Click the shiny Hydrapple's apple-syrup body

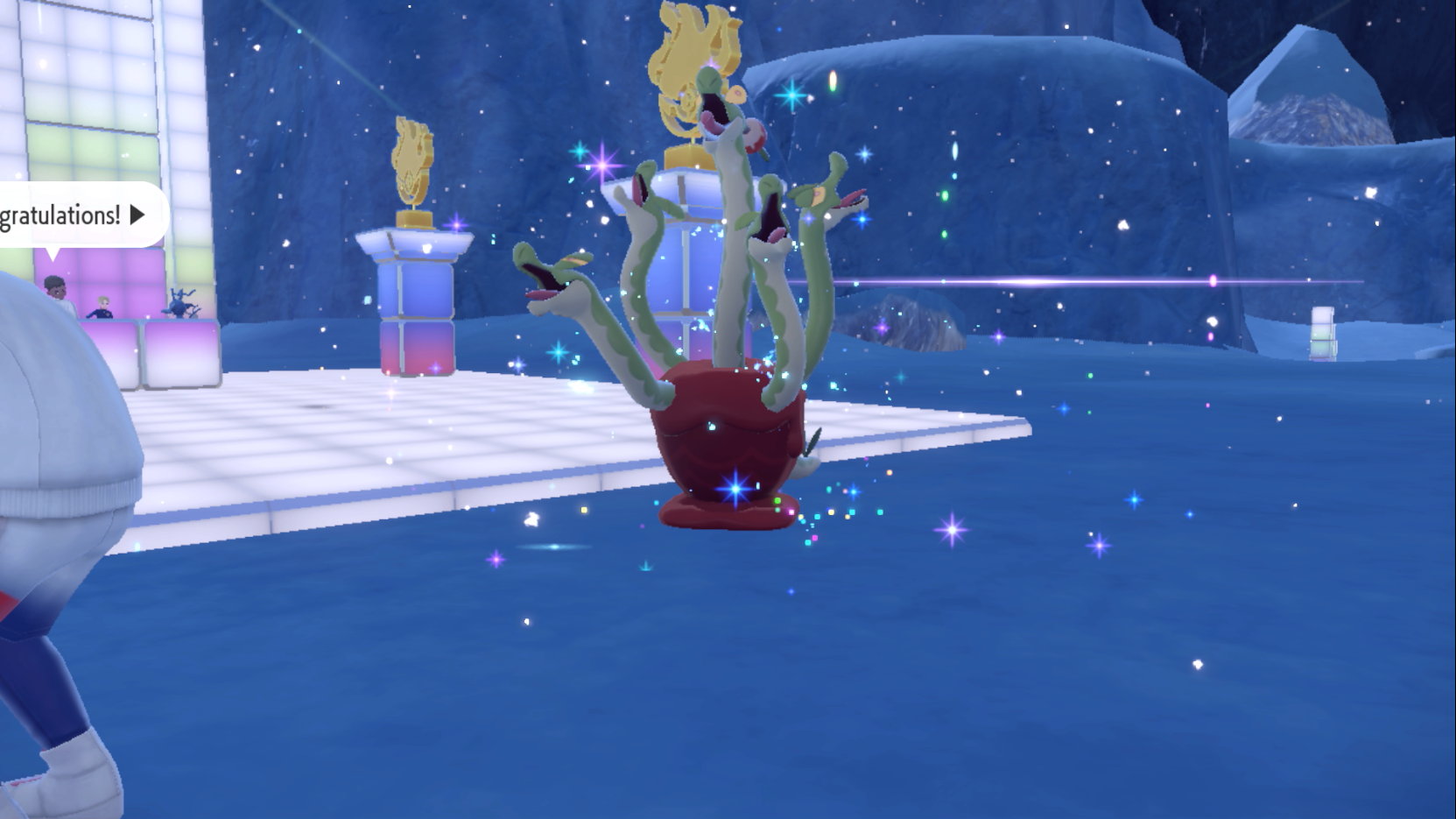click(727, 438)
